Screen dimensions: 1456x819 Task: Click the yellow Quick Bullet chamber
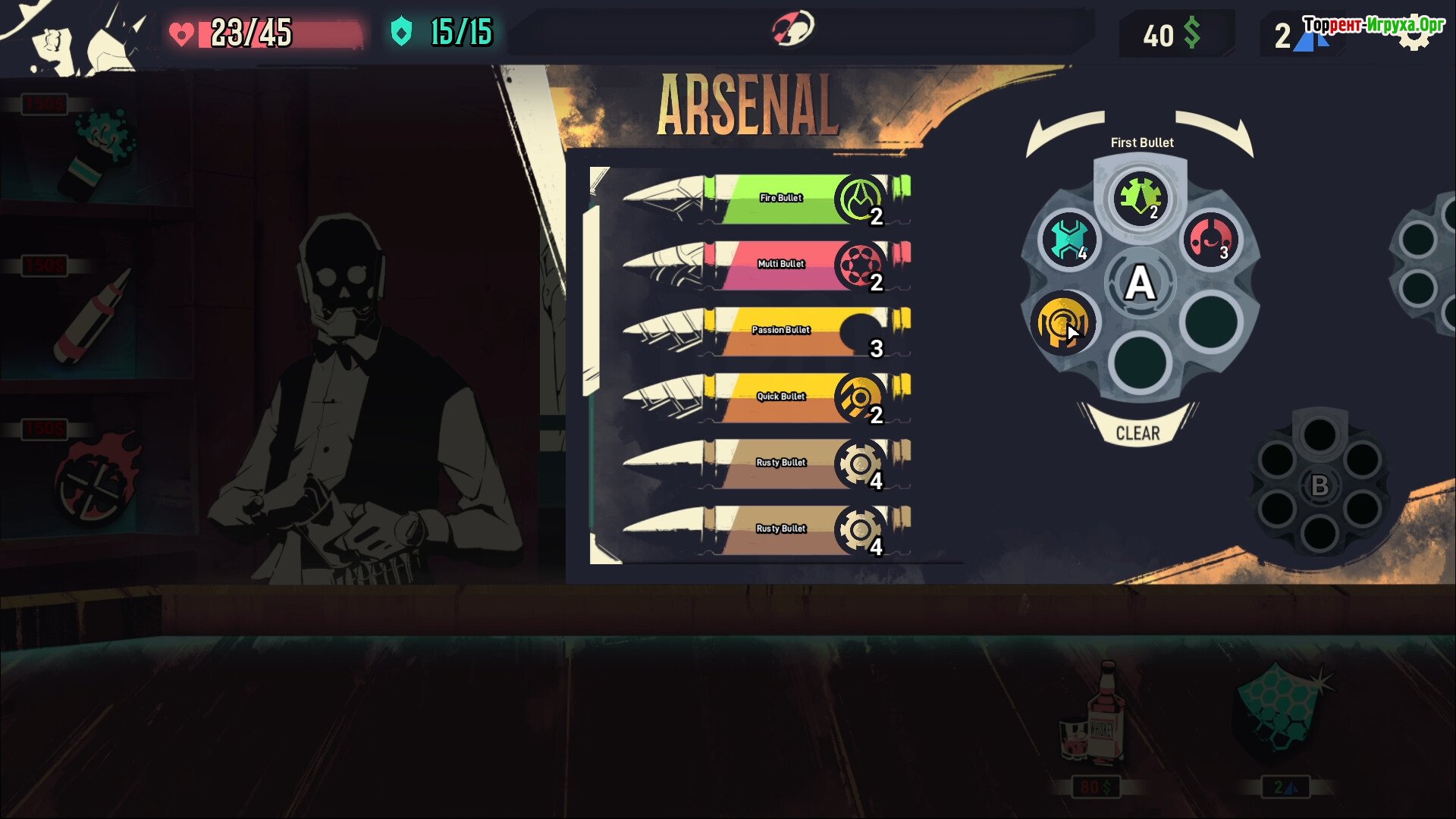1062,323
